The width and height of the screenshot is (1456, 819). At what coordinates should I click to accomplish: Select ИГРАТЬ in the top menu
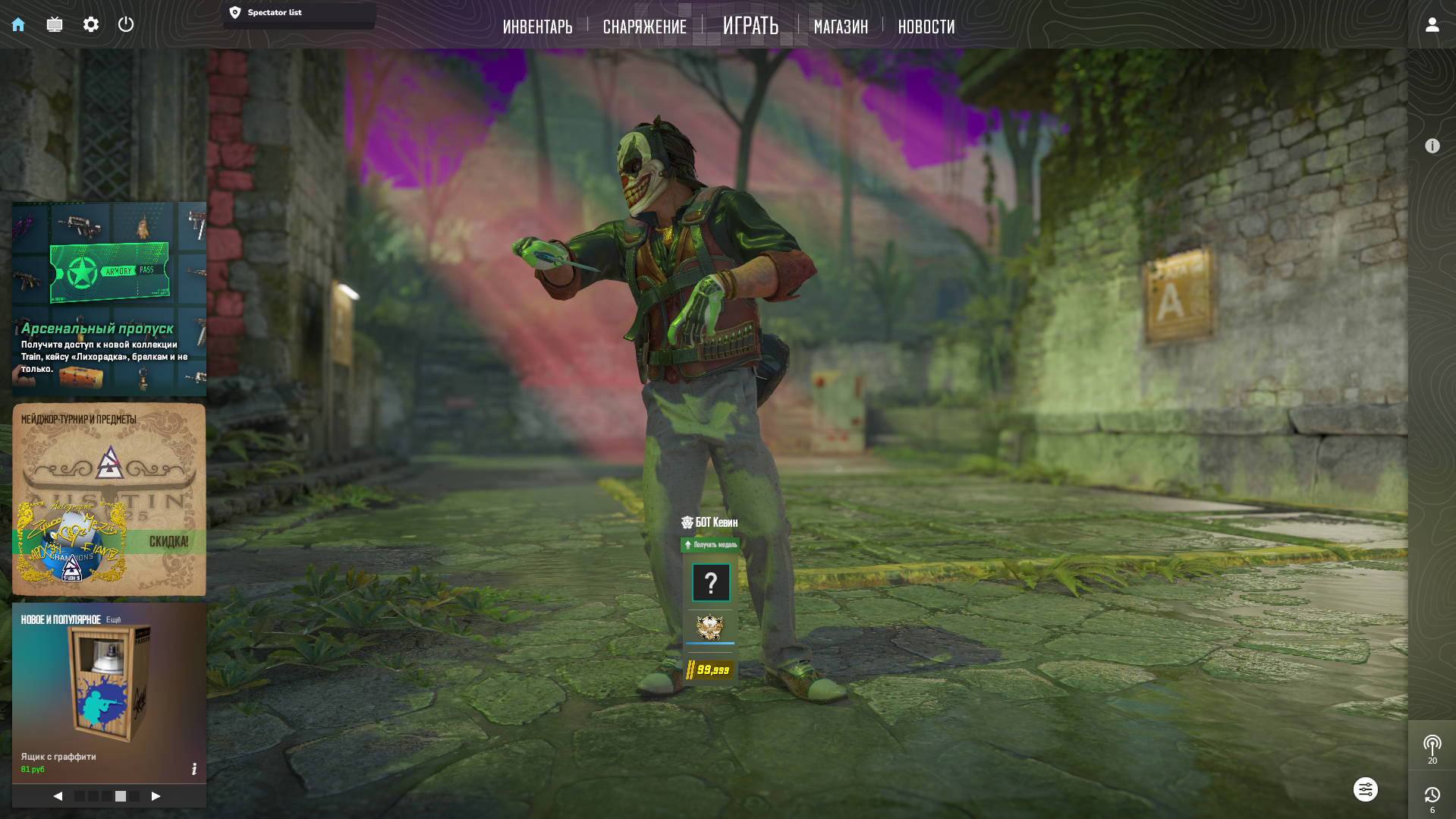click(x=750, y=26)
